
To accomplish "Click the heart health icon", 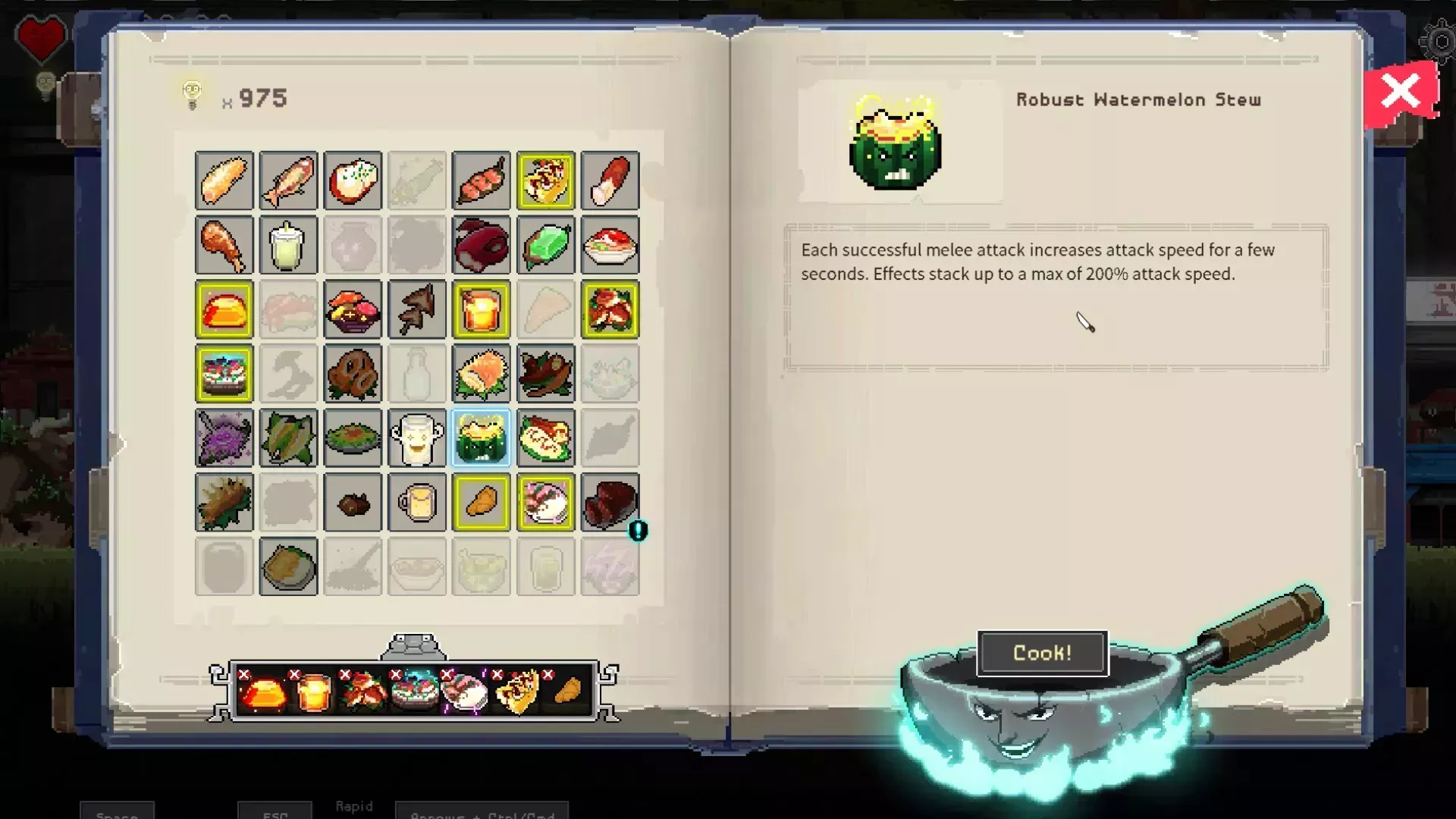I will tap(42, 38).
